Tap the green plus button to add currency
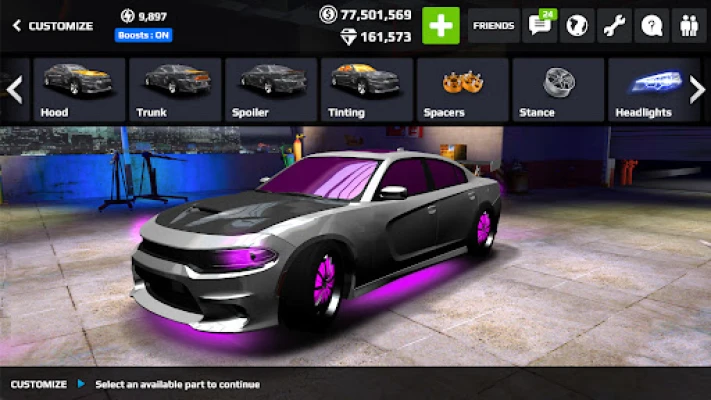 pos(441,25)
